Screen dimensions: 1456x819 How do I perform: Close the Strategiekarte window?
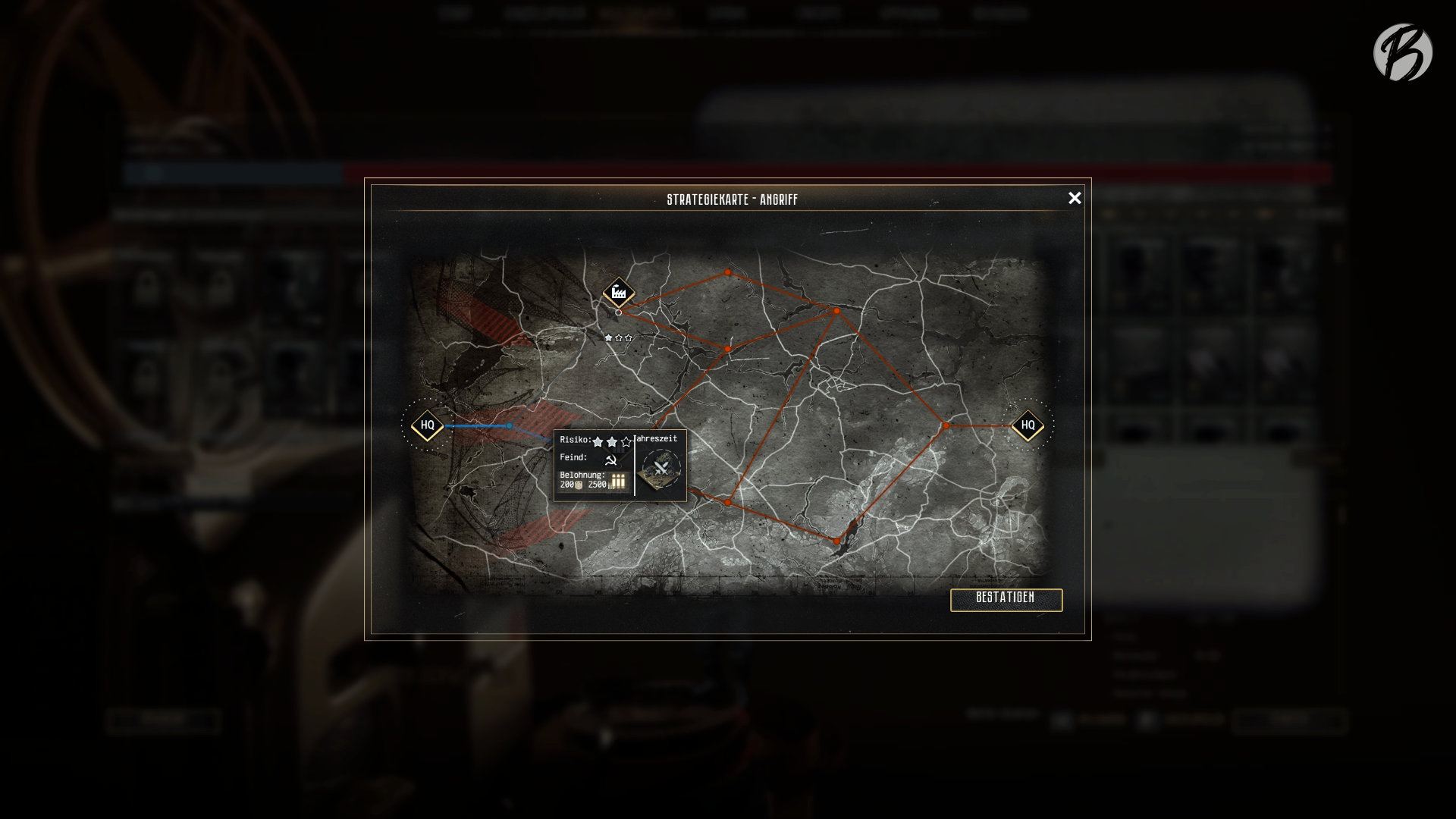point(1075,198)
